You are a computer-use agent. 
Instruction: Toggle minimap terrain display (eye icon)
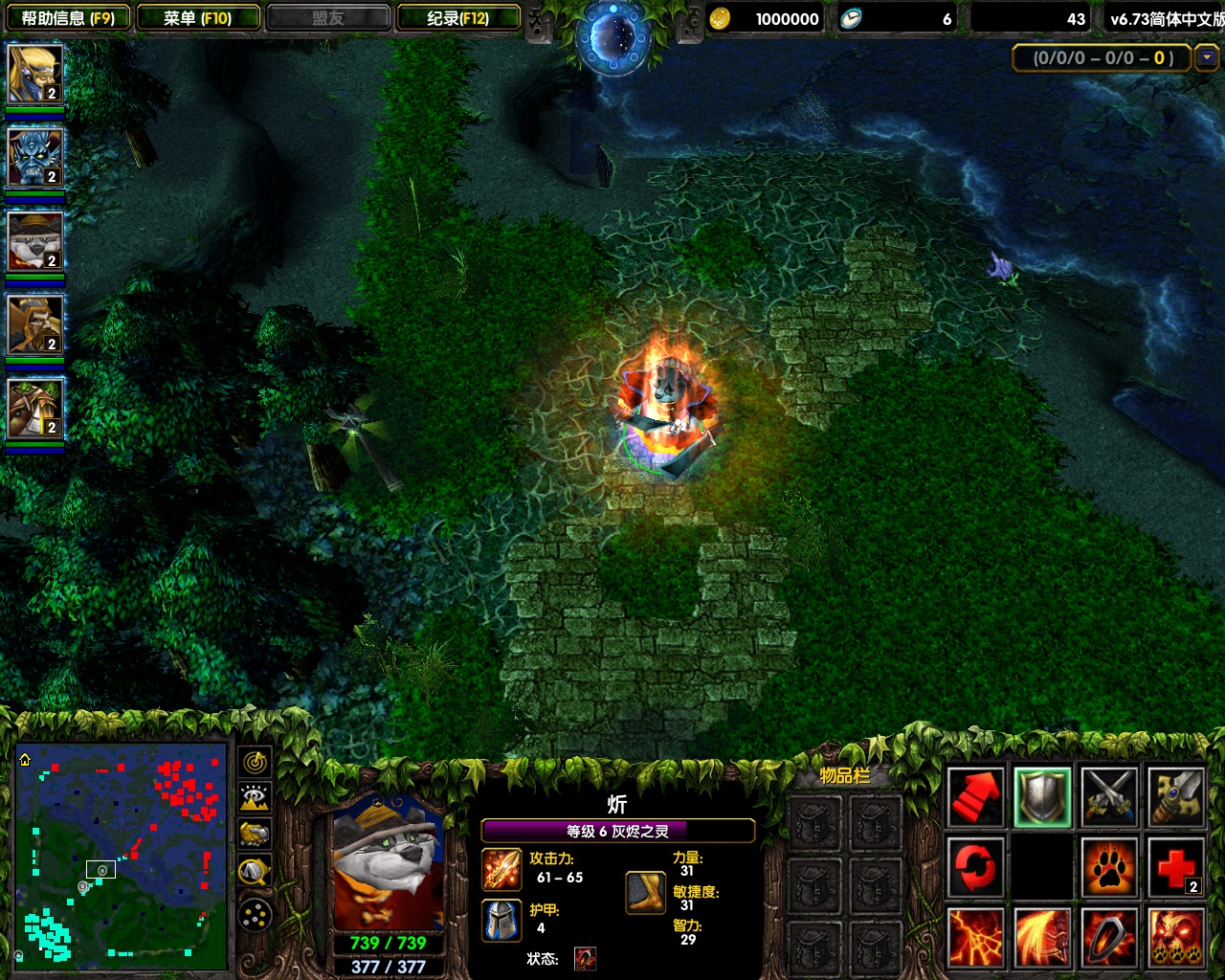255,797
